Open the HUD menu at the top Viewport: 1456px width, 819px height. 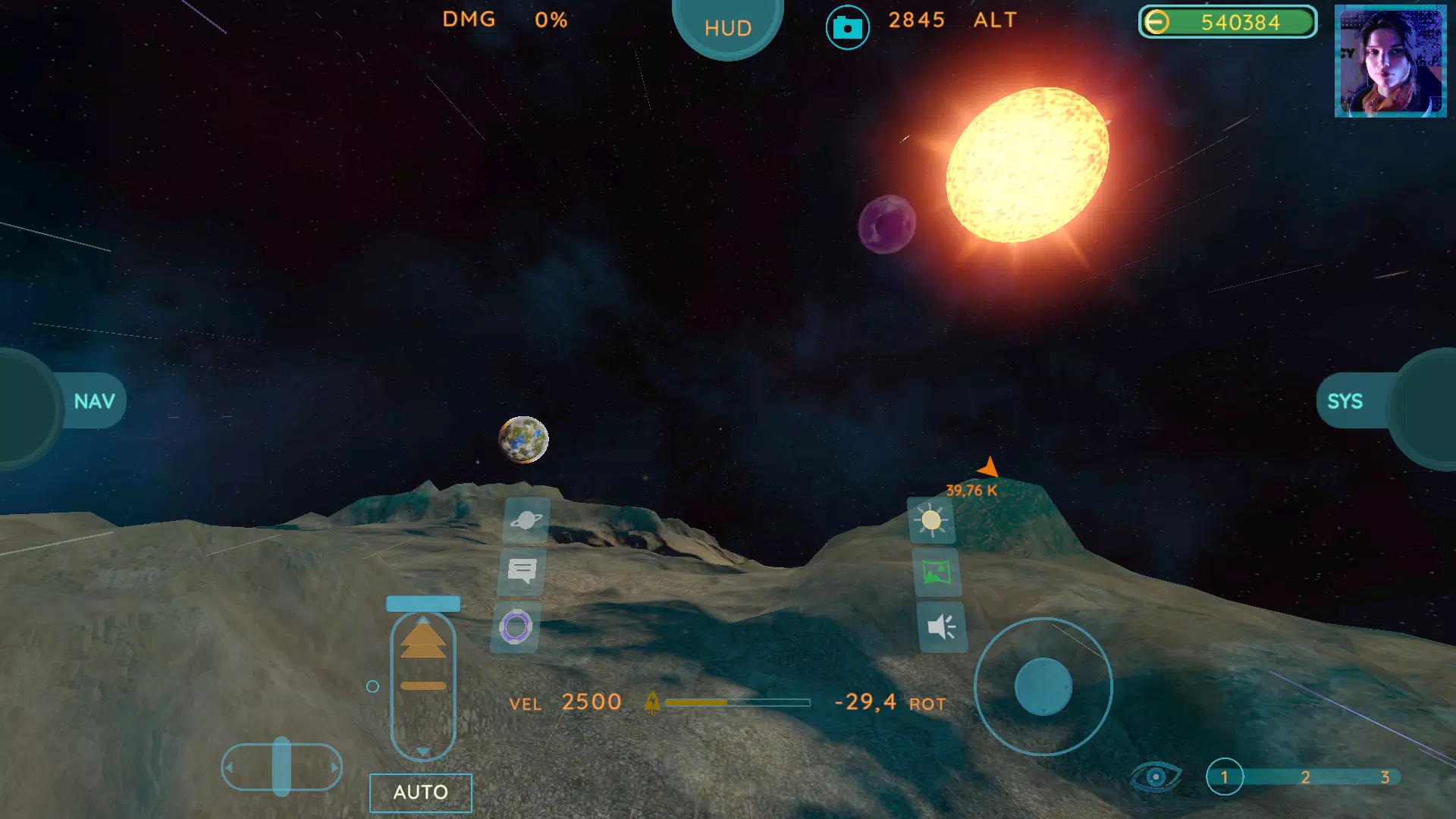tap(727, 27)
